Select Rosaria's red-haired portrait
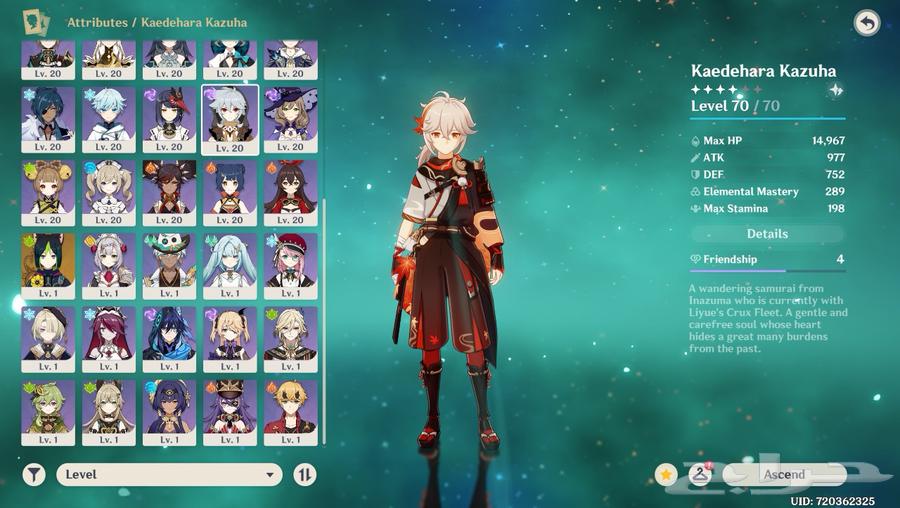The image size is (900, 508). tap(108, 338)
